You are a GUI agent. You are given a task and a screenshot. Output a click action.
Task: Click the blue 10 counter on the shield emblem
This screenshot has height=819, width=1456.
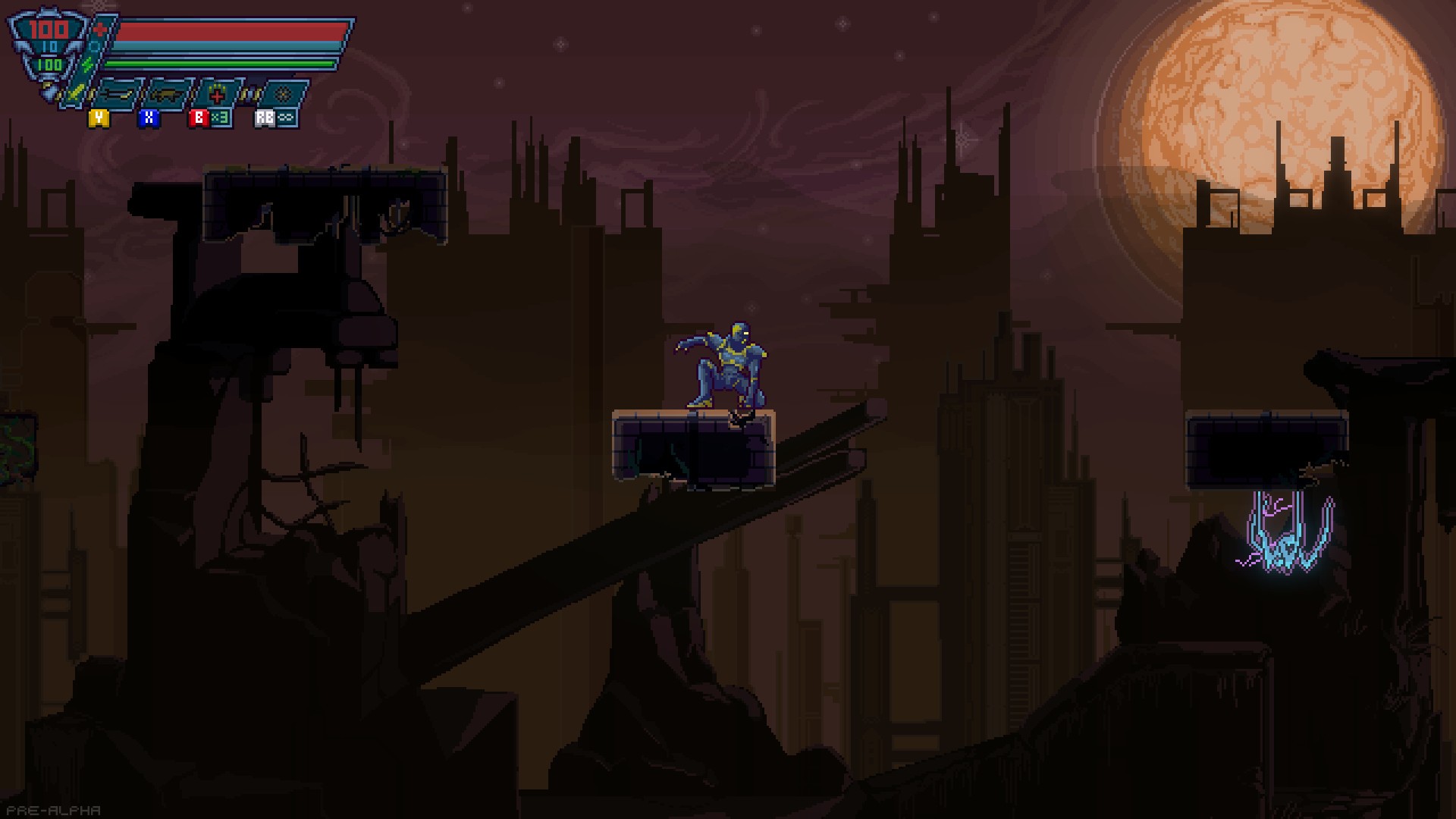51,45
